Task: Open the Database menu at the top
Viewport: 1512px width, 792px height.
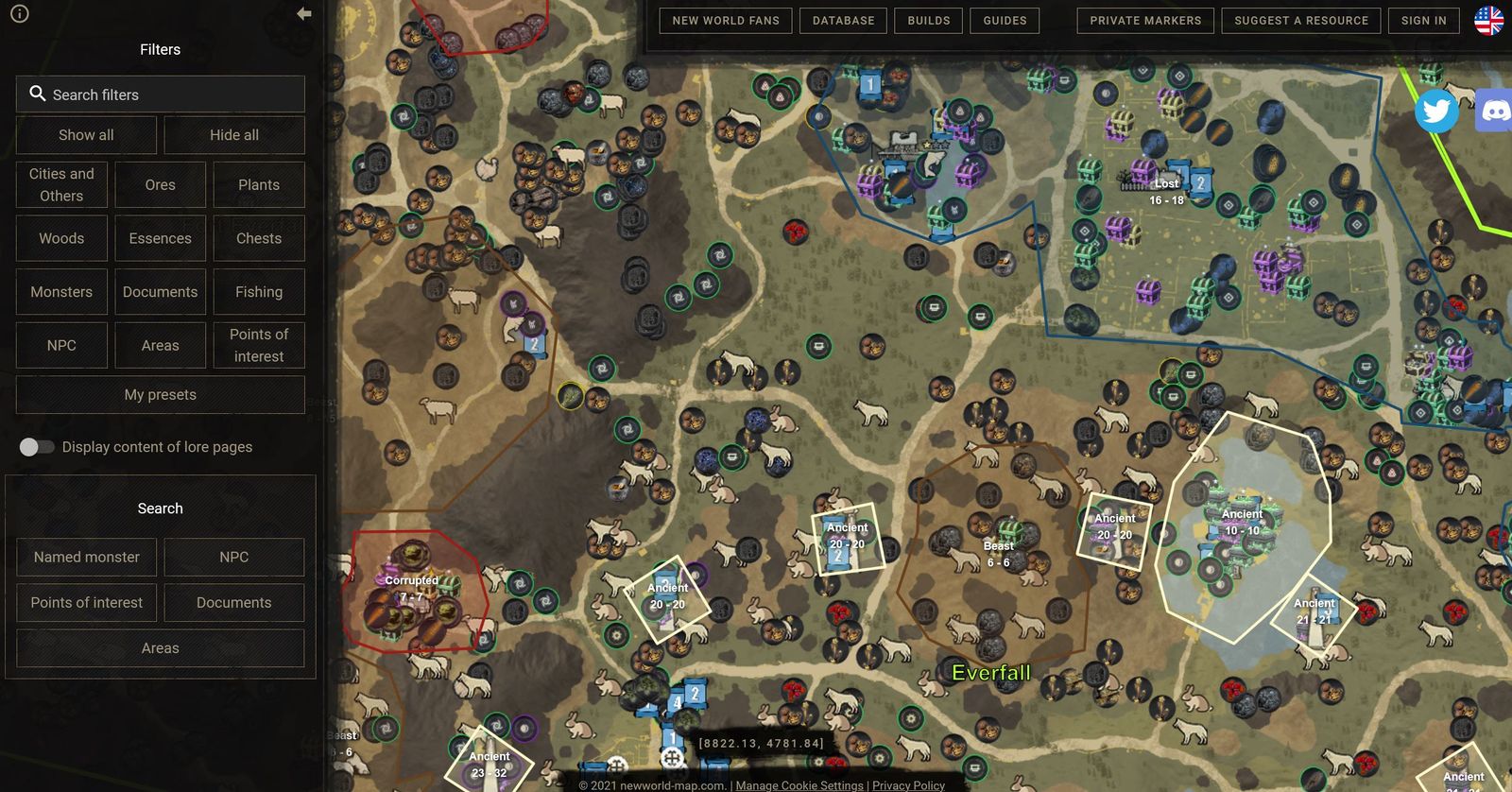Action: [x=843, y=20]
